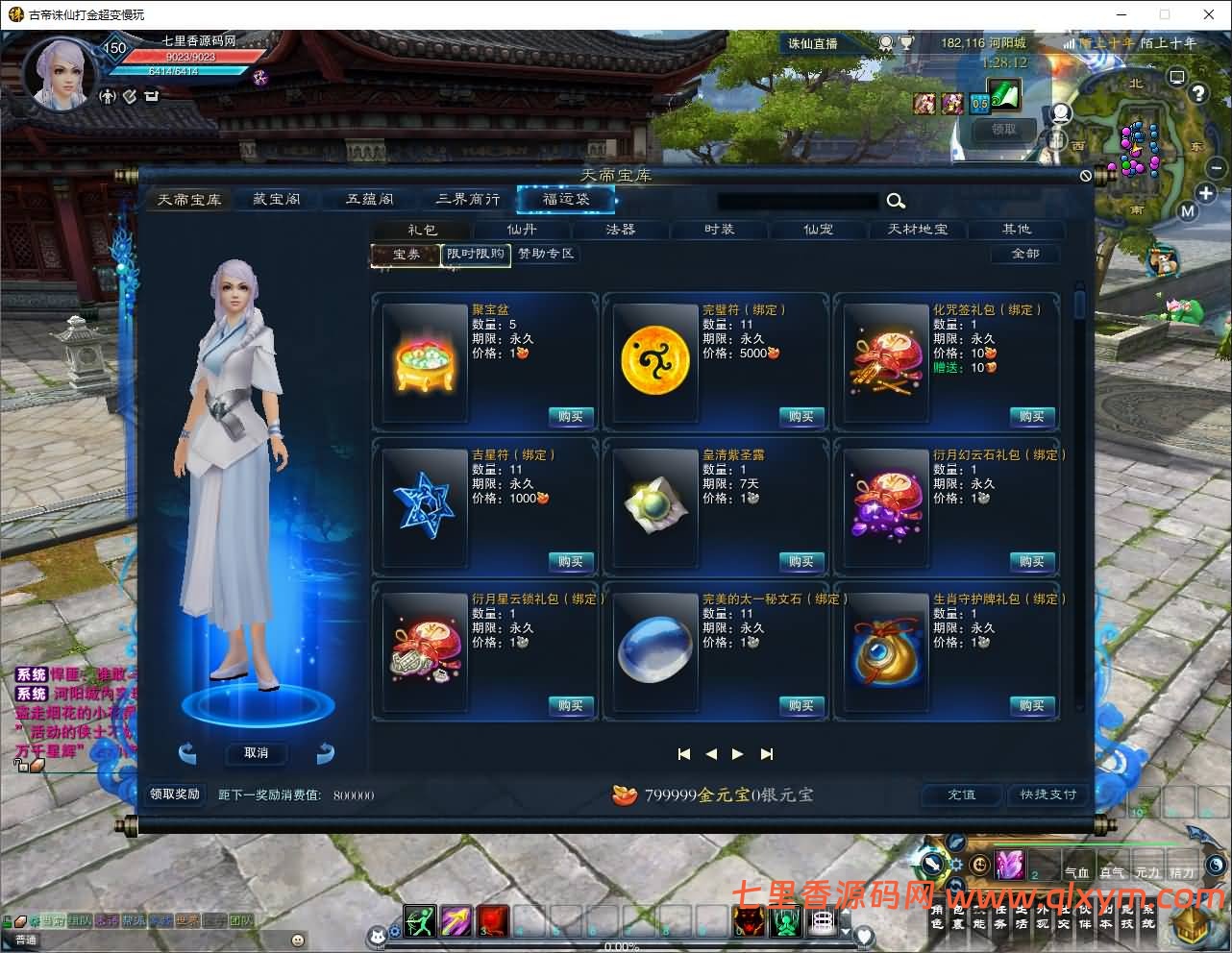The image size is (1232, 953).
Task: Click the magnifier search icon in the shop
Action: 896,201
